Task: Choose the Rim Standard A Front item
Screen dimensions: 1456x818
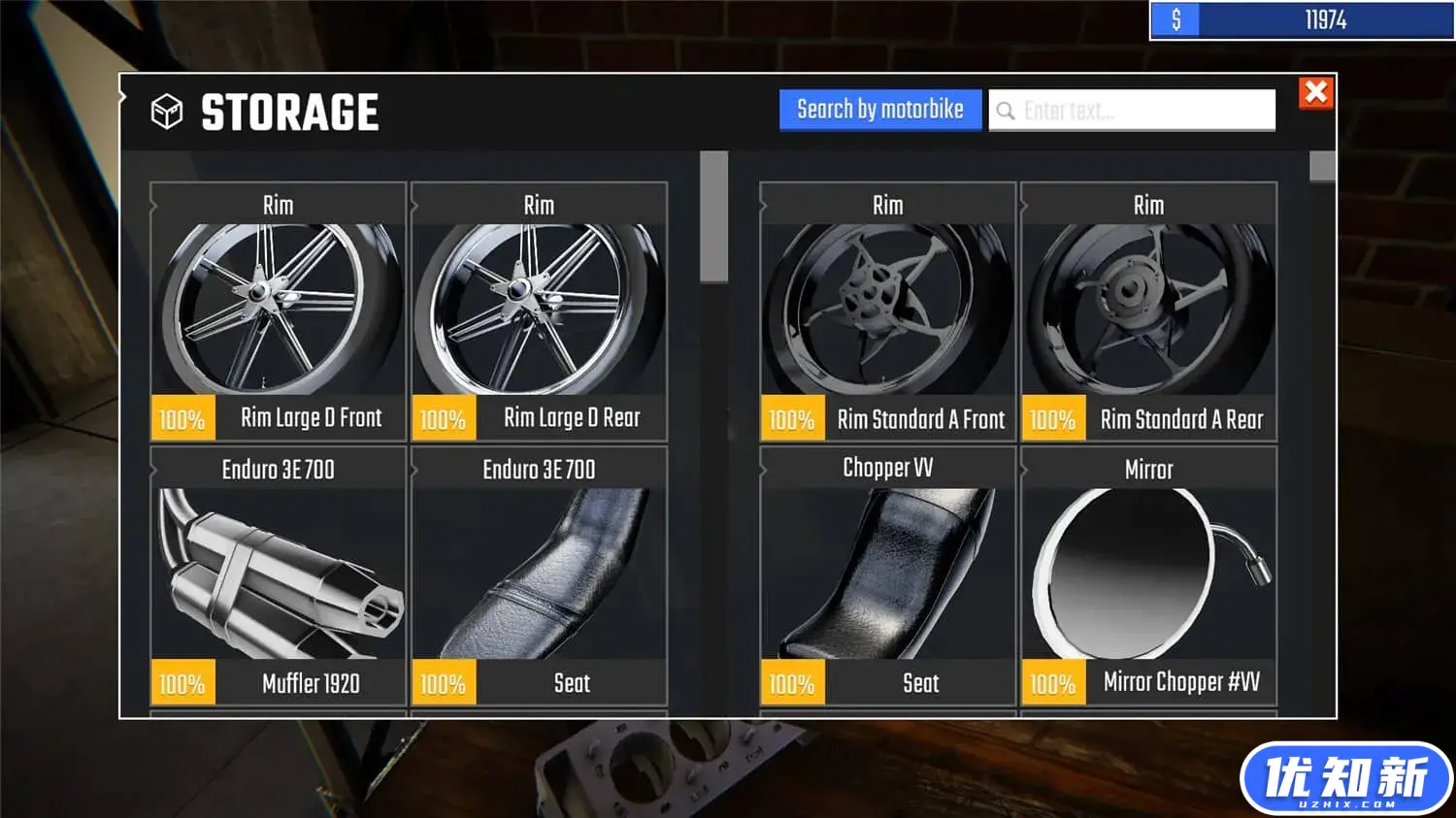Action: click(x=887, y=311)
